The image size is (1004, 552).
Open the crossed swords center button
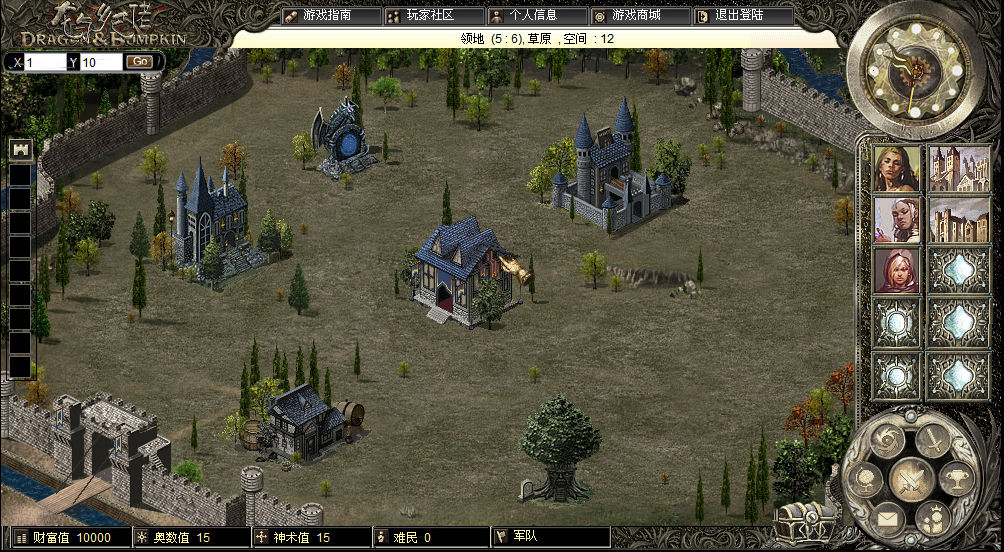911,479
